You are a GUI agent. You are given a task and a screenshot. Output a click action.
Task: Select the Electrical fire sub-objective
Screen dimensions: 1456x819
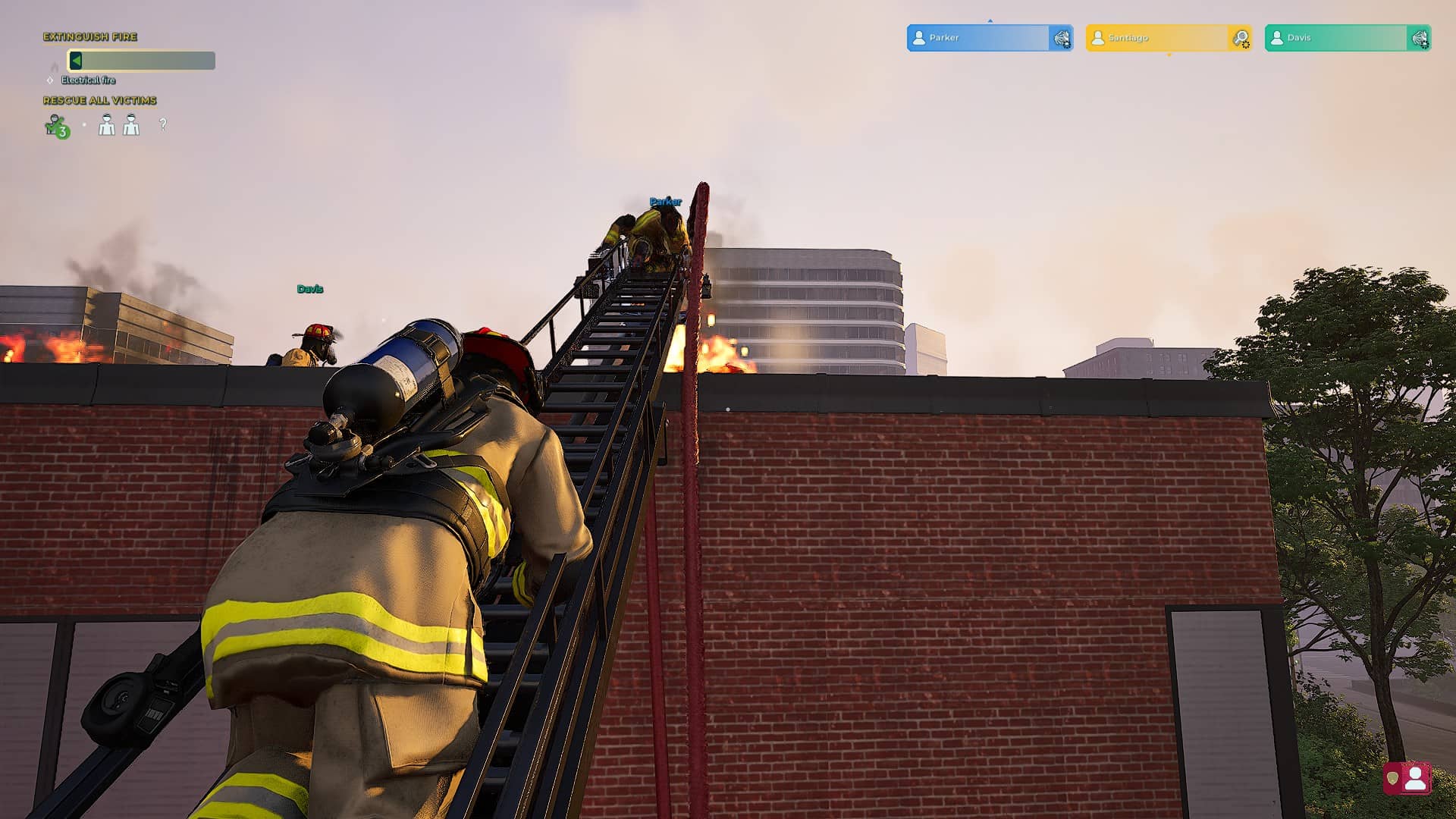tap(88, 80)
